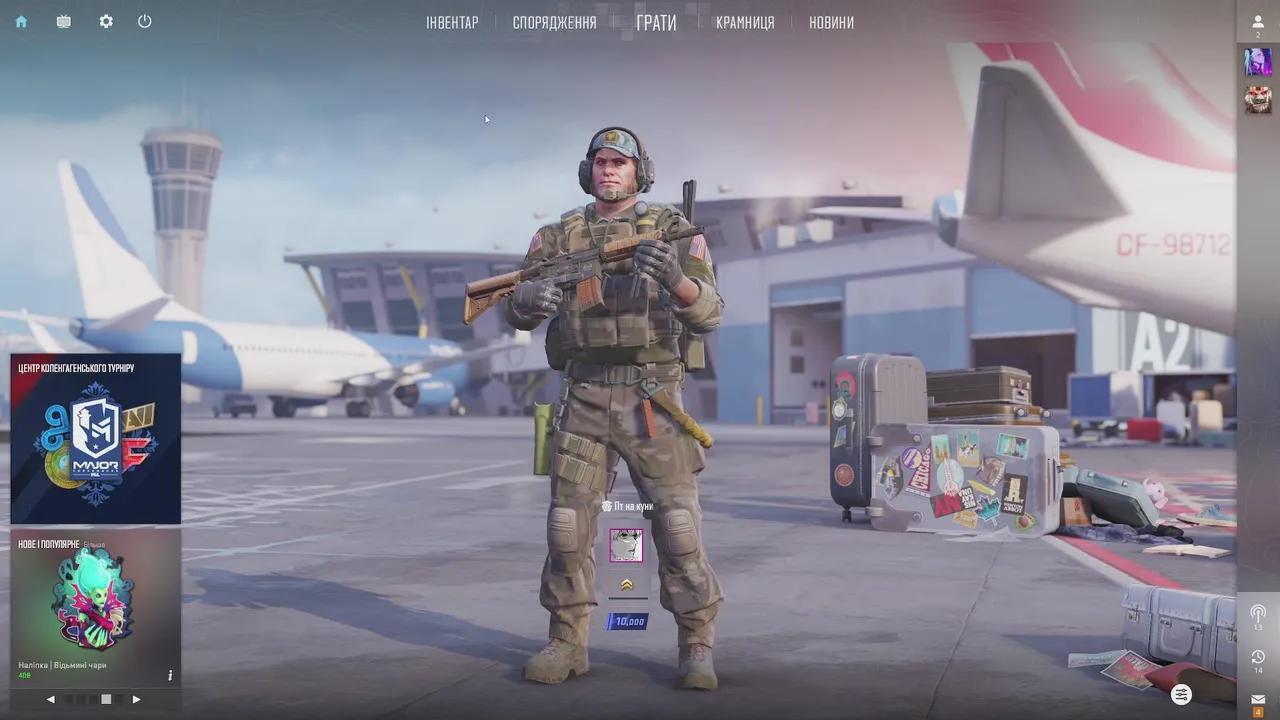Click the Watch Matches TV icon

(63, 21)
